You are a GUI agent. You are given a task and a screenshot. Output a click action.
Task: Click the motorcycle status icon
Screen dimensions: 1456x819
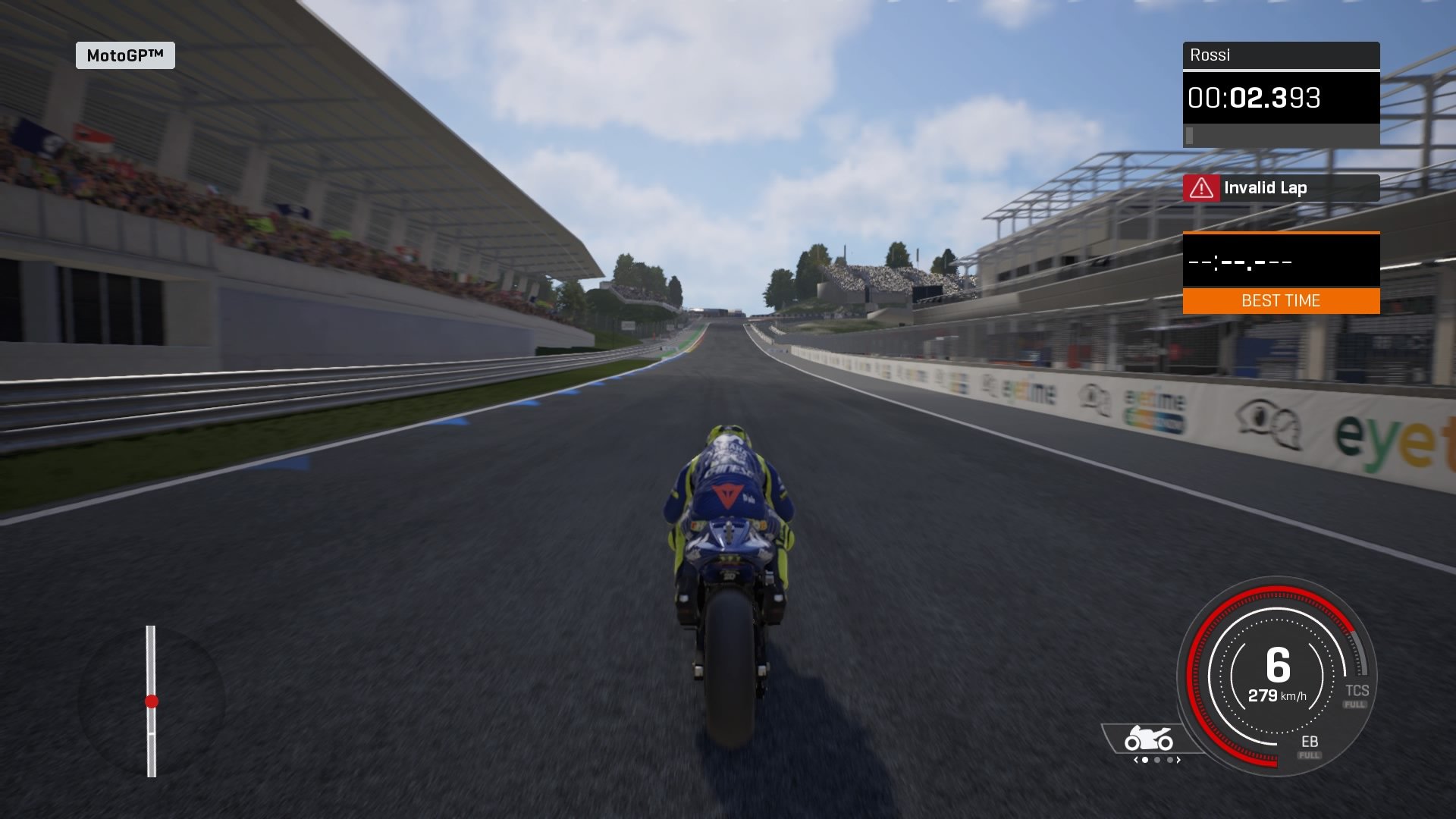coord(1148,737)
